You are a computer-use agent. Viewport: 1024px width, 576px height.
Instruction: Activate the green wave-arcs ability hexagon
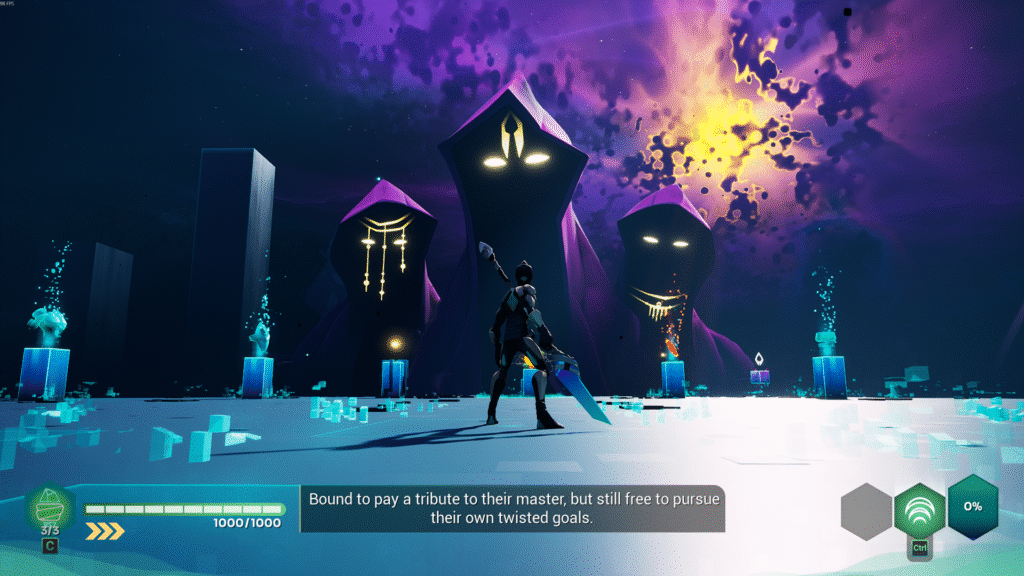coord(919,509)
